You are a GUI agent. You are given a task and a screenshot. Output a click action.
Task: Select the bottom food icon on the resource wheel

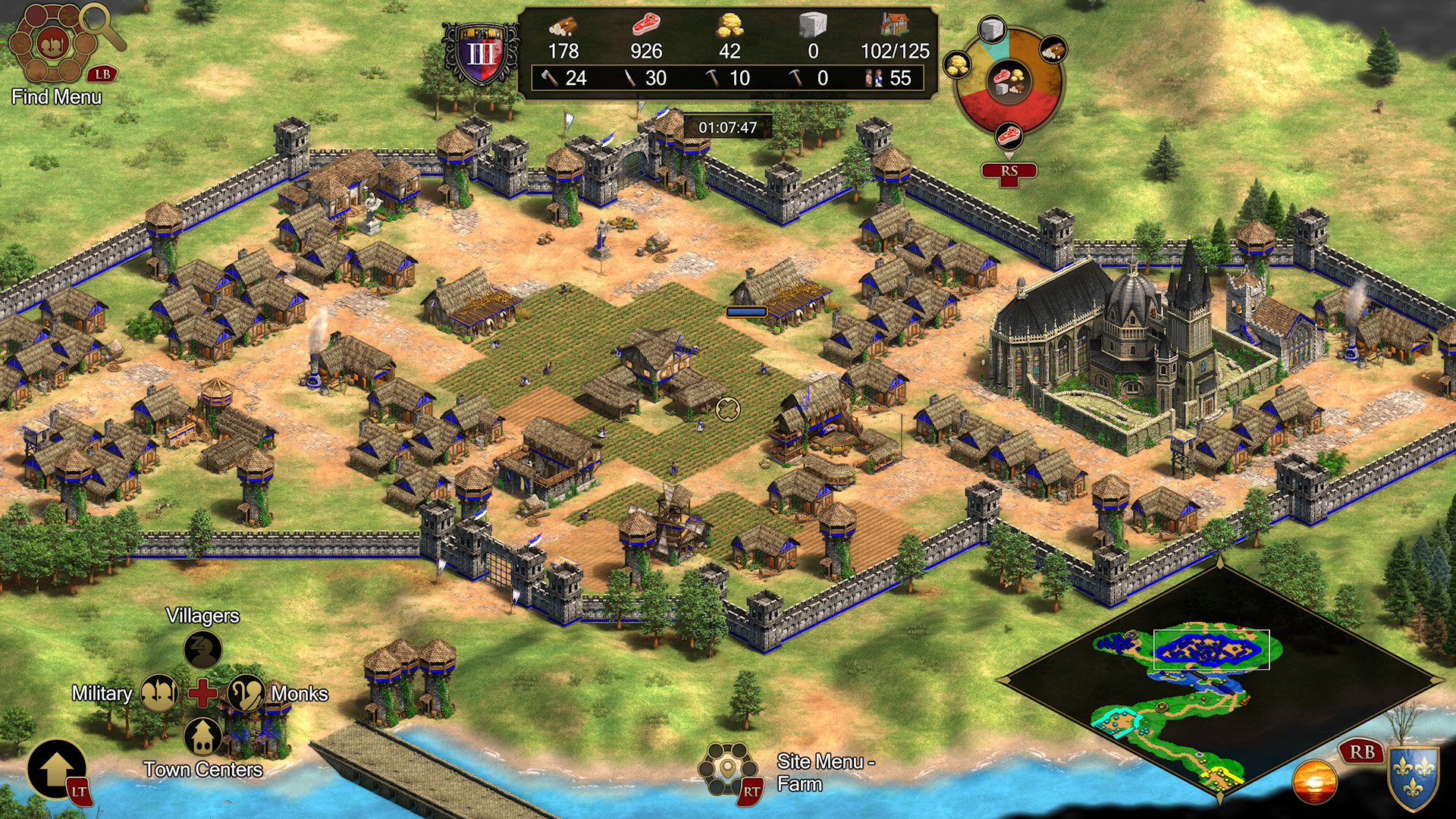pos(1009,136)
